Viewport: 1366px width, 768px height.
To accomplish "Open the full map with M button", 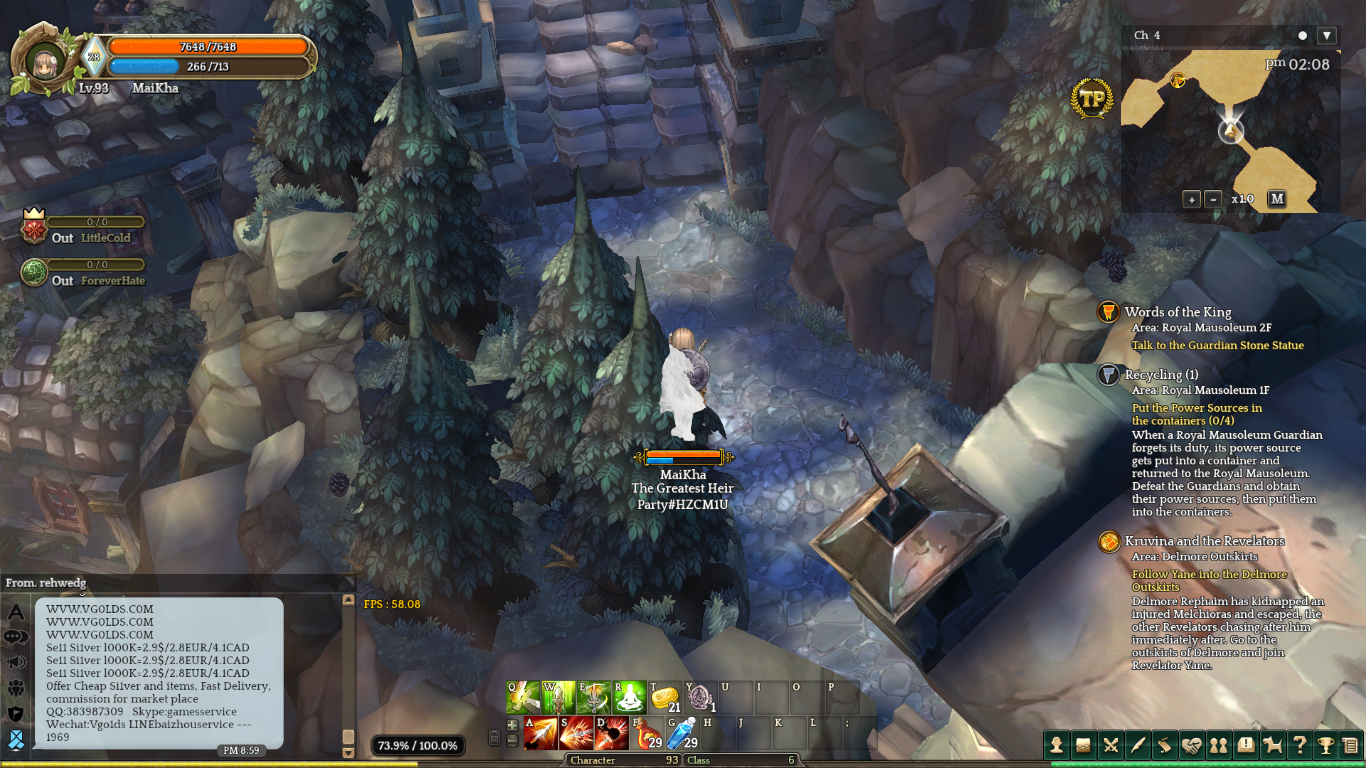I will click(1276, 199).
